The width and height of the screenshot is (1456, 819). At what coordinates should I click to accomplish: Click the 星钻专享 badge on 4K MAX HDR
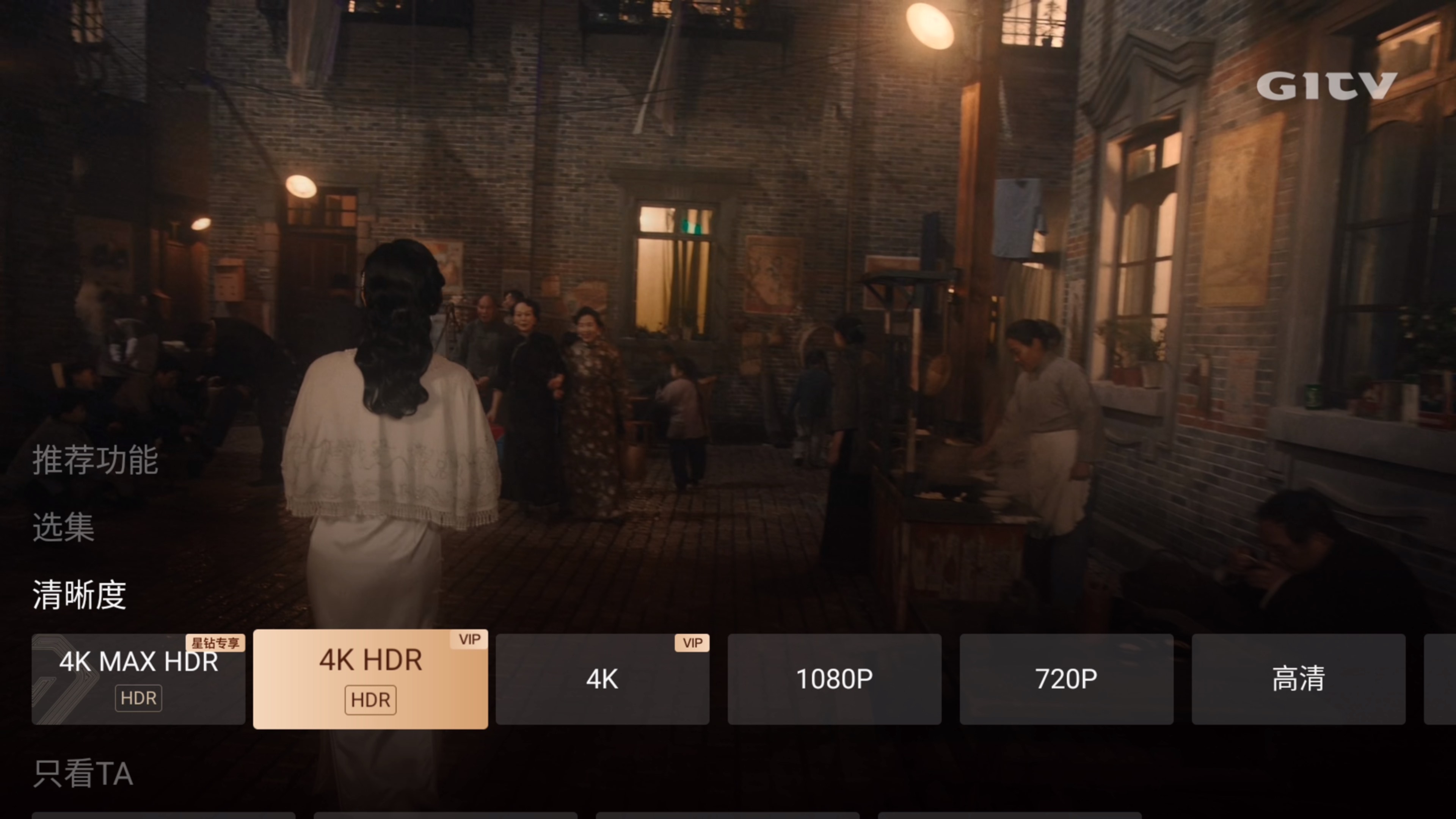click(x=217, y=643)
